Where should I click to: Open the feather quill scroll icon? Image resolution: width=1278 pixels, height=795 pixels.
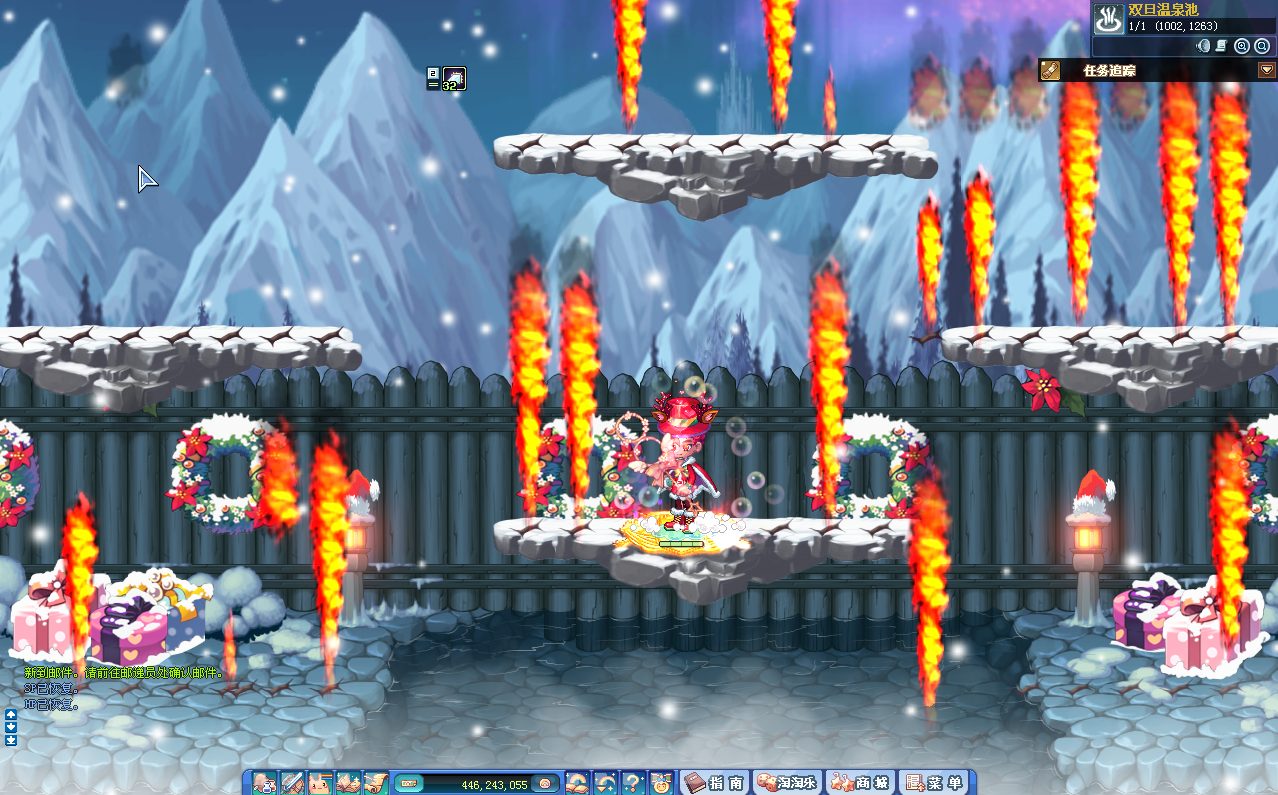coord(376,783)
